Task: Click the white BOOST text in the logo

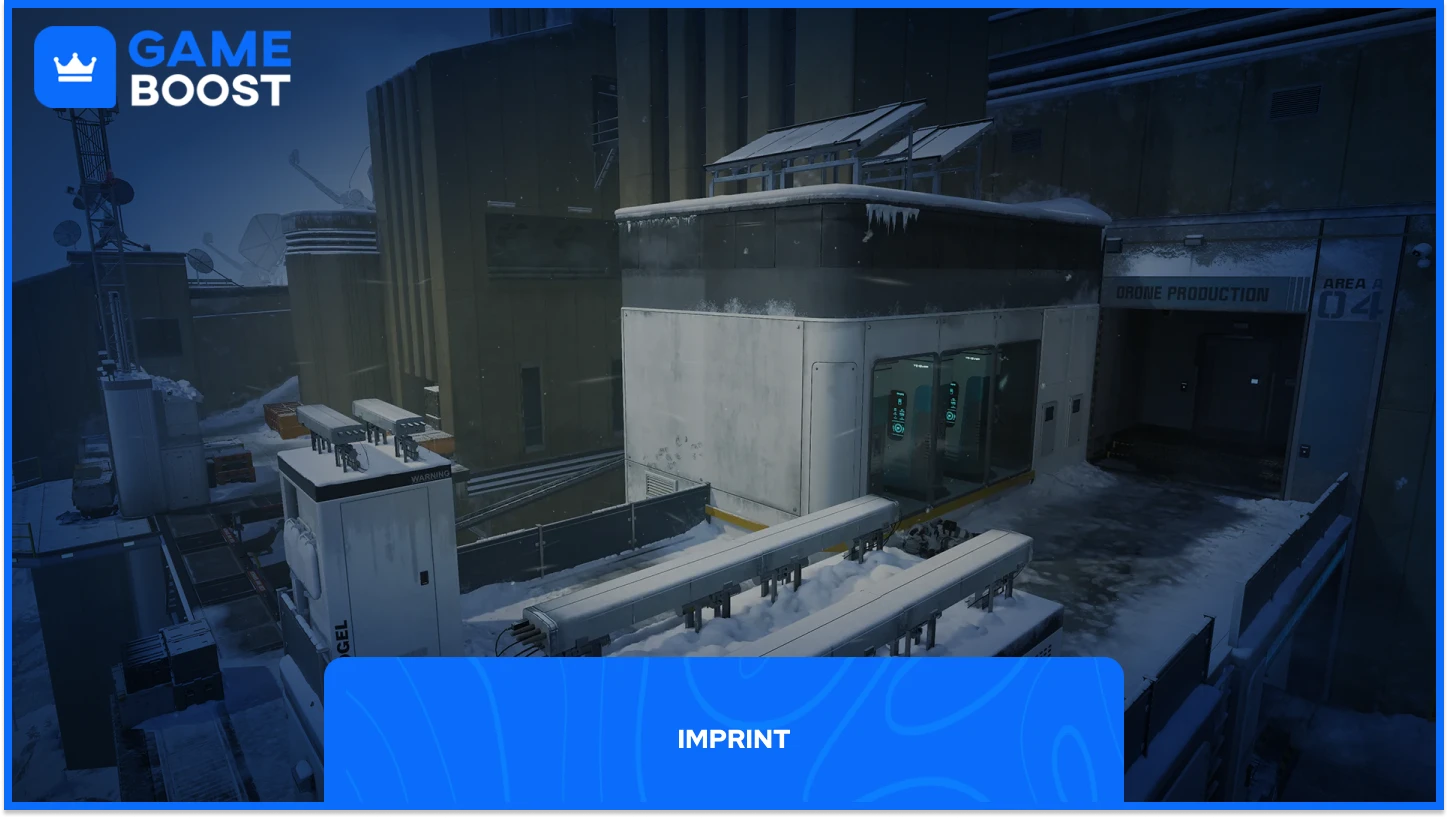Action: 213,90
